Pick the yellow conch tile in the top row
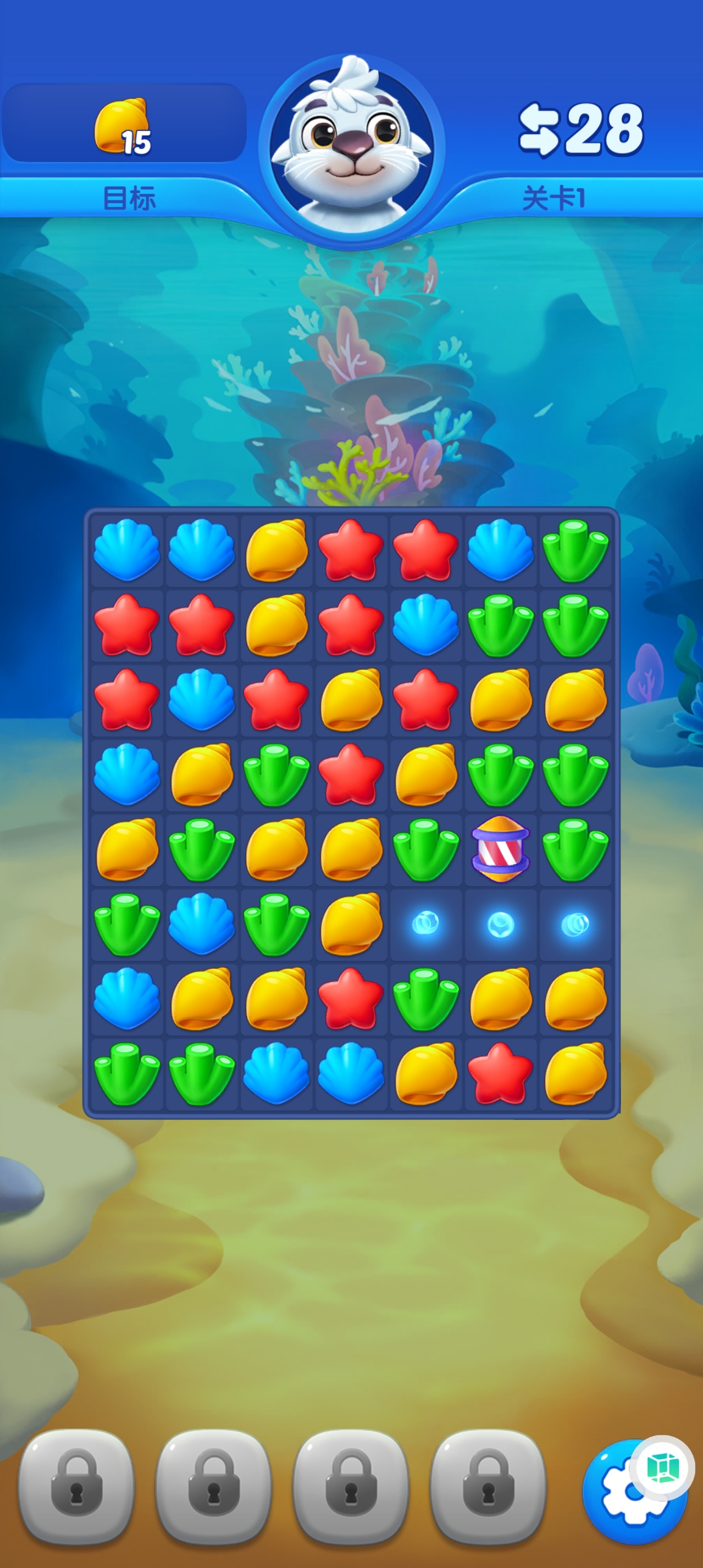This screenshot has height=1568, width=703. click(277, 550)
